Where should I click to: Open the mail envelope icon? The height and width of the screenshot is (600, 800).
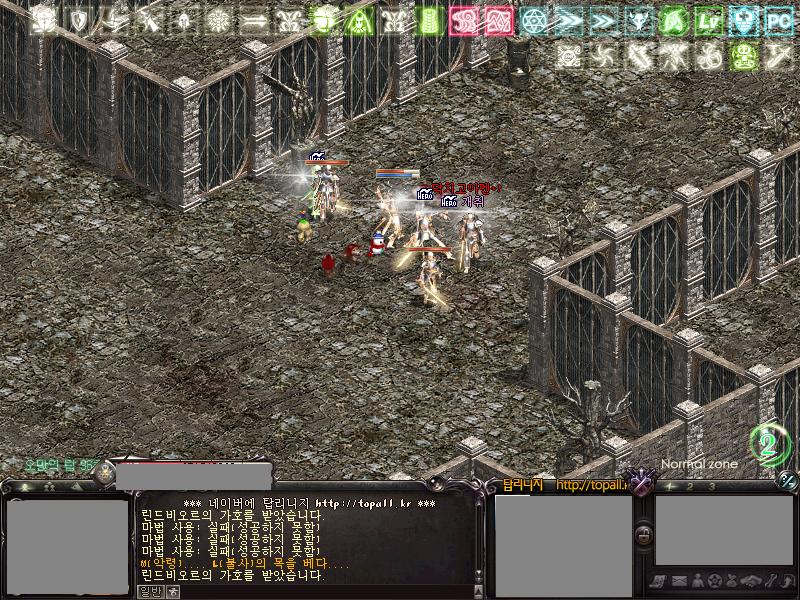click(678, 581)
